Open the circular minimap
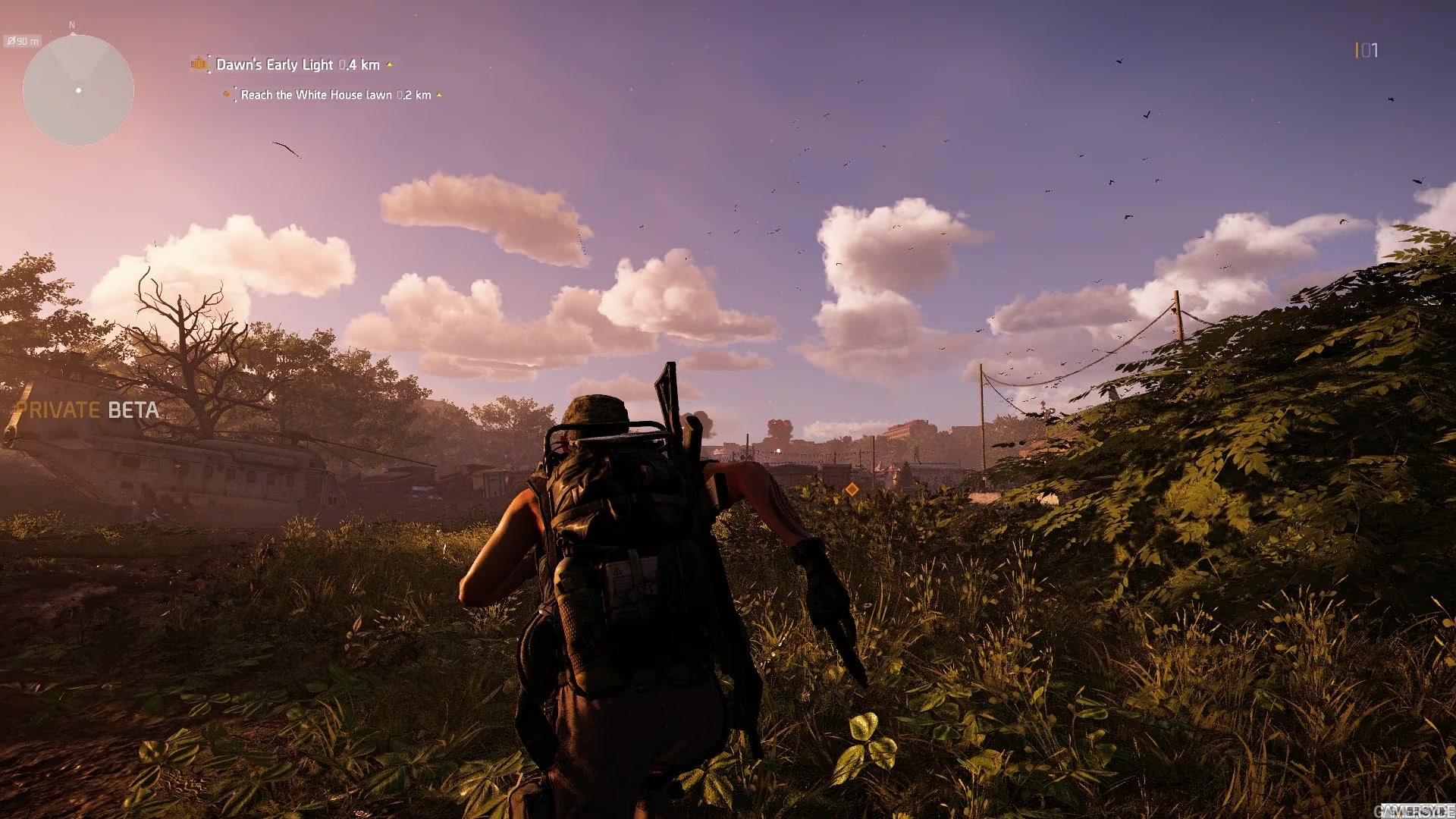Screen dimensions: 1456x819 pos(78,90)
